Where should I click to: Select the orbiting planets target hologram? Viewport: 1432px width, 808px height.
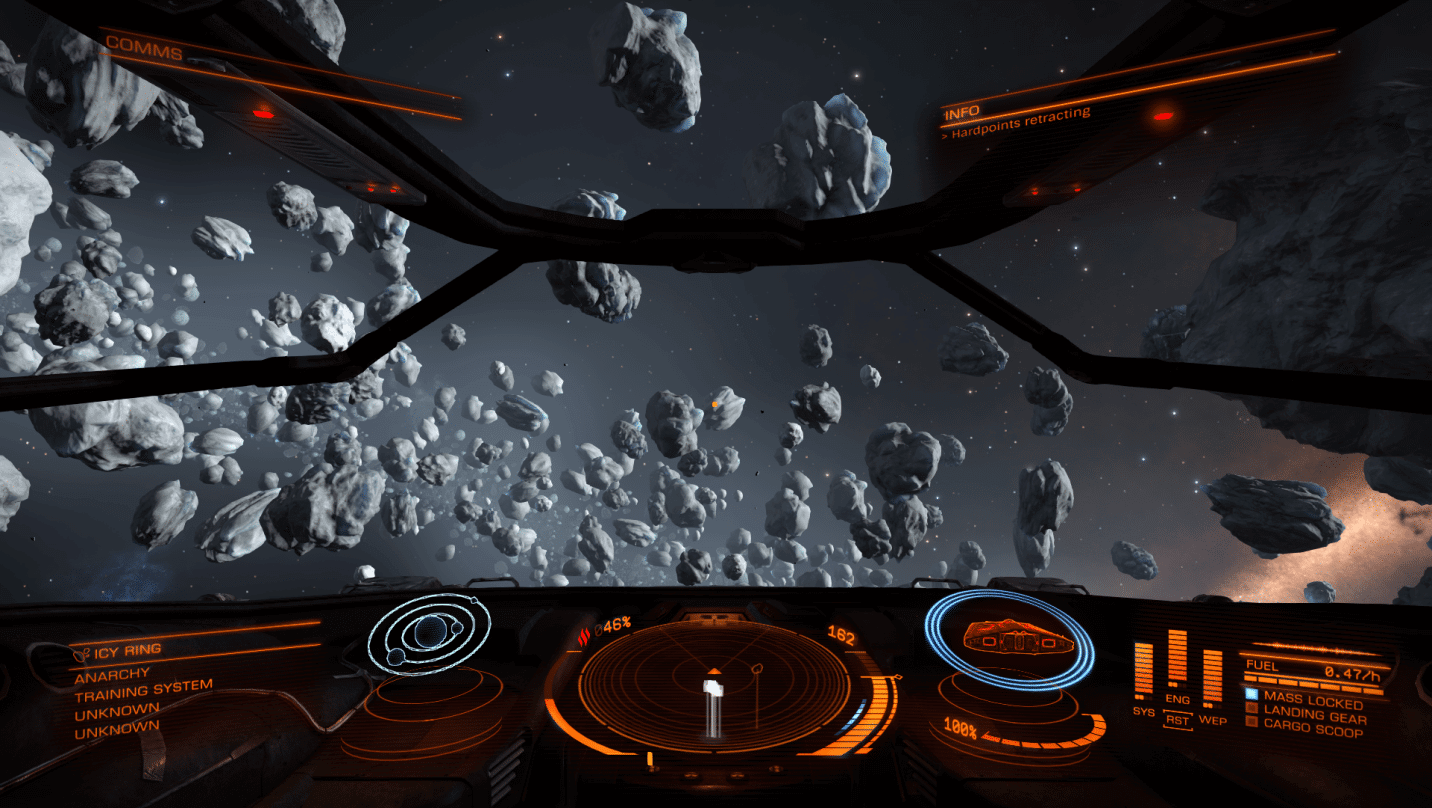click(429, 633)
